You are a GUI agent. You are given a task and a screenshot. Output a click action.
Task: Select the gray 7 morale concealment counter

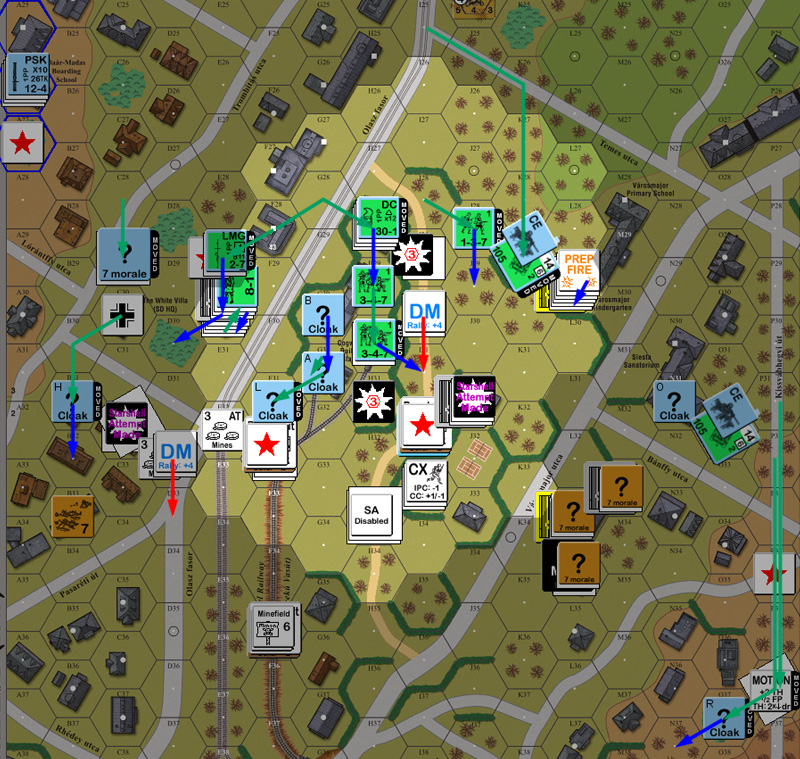(124, 255)
